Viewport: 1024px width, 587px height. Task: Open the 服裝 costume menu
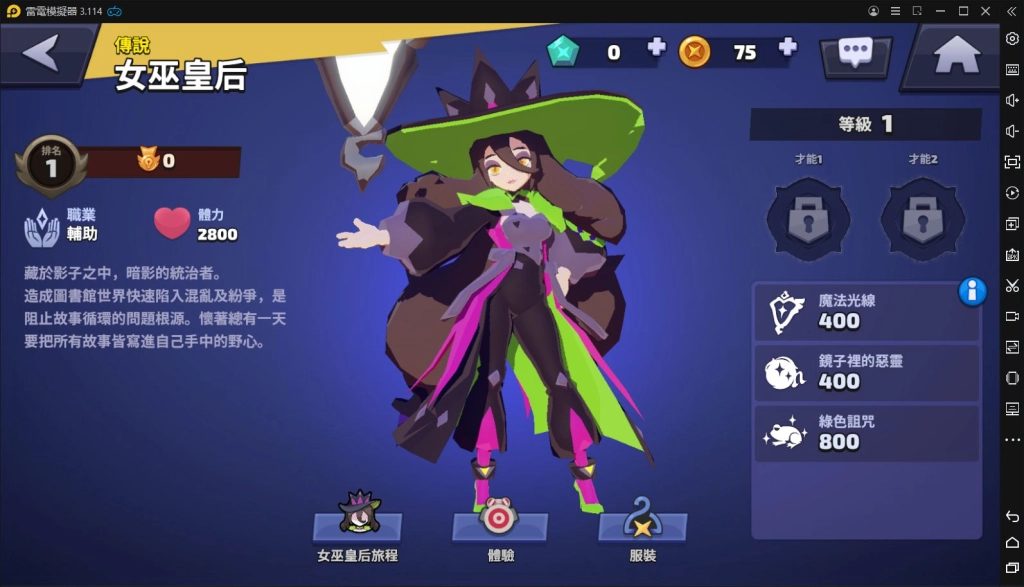point(642,522)
